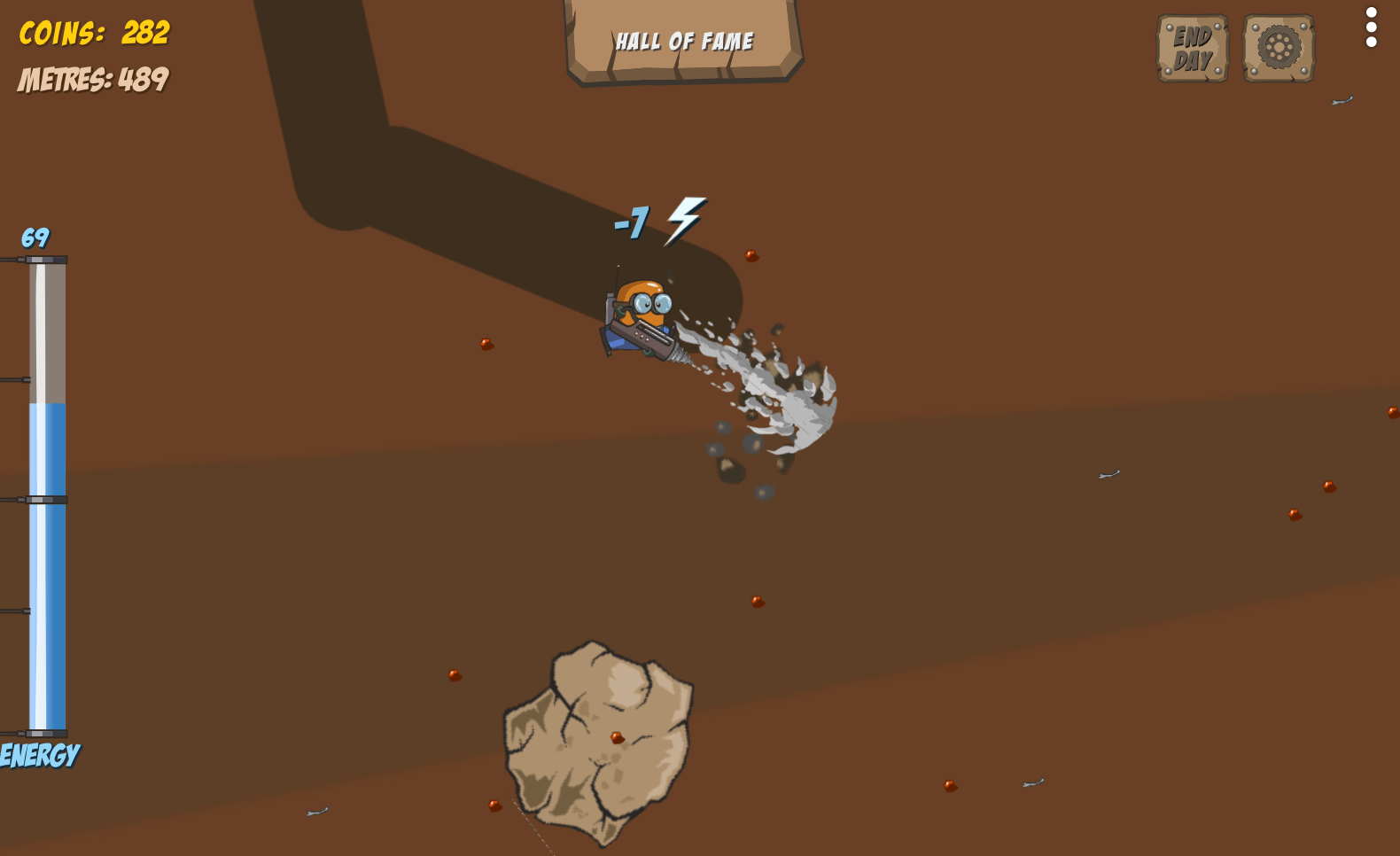This screenshot has width=1400, height=856.
Task: Expand the -7 energy cost indicator
Action: (632, 222)
